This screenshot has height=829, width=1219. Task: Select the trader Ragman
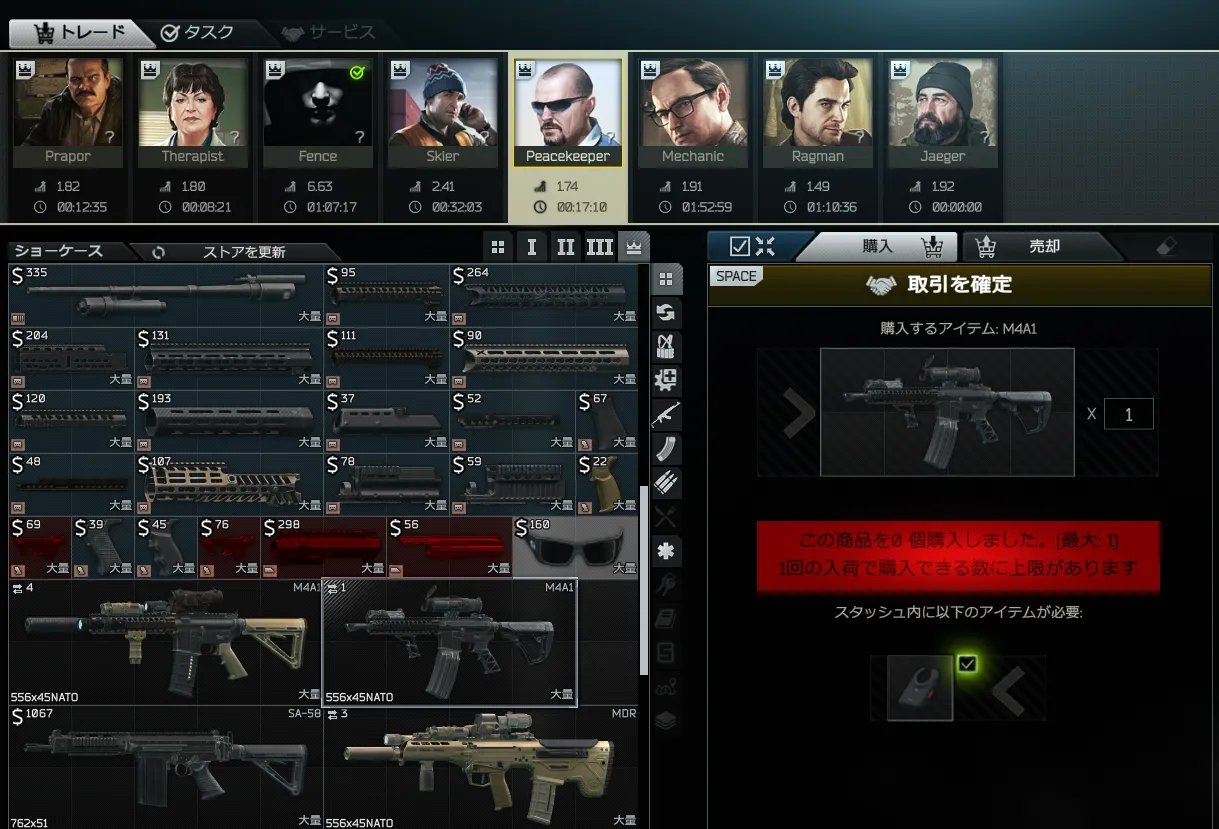817,111
